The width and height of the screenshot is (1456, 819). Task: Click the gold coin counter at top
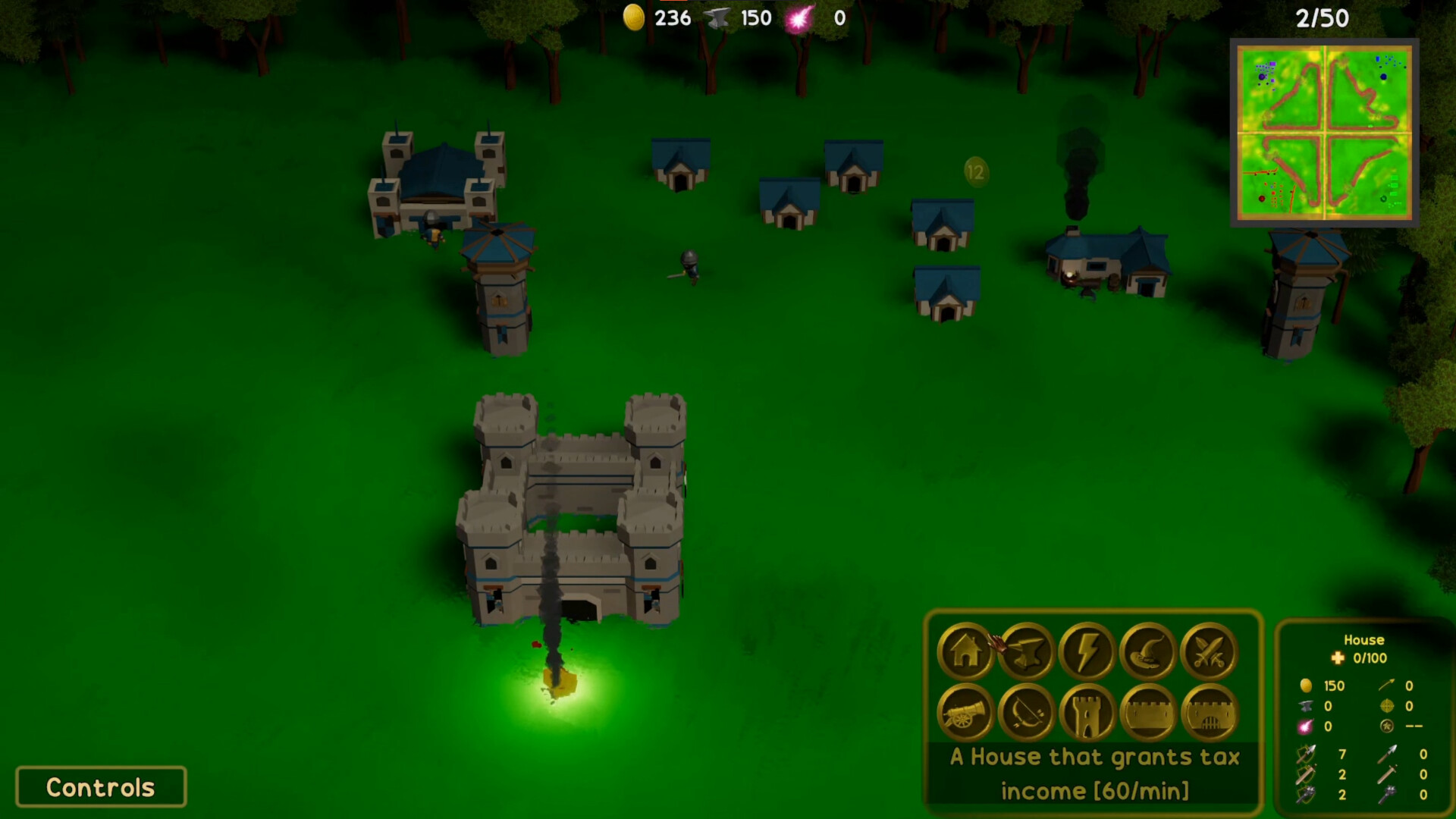635,17
